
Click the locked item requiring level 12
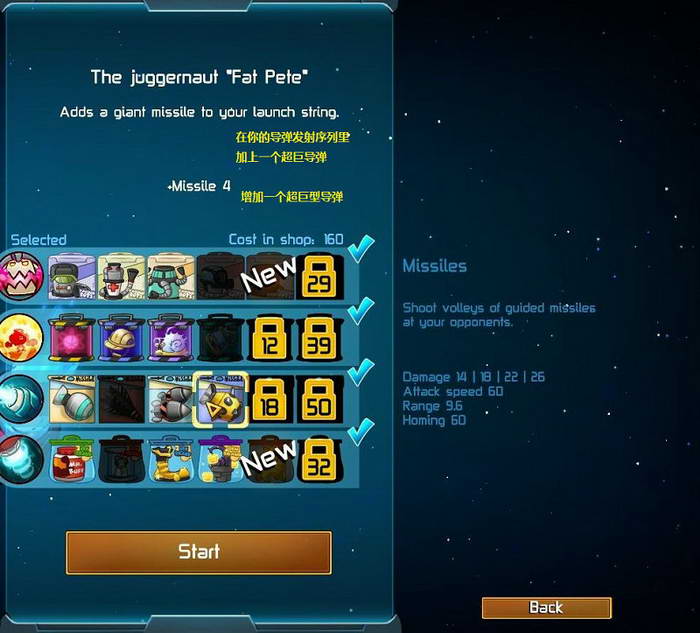pos(270,338)
